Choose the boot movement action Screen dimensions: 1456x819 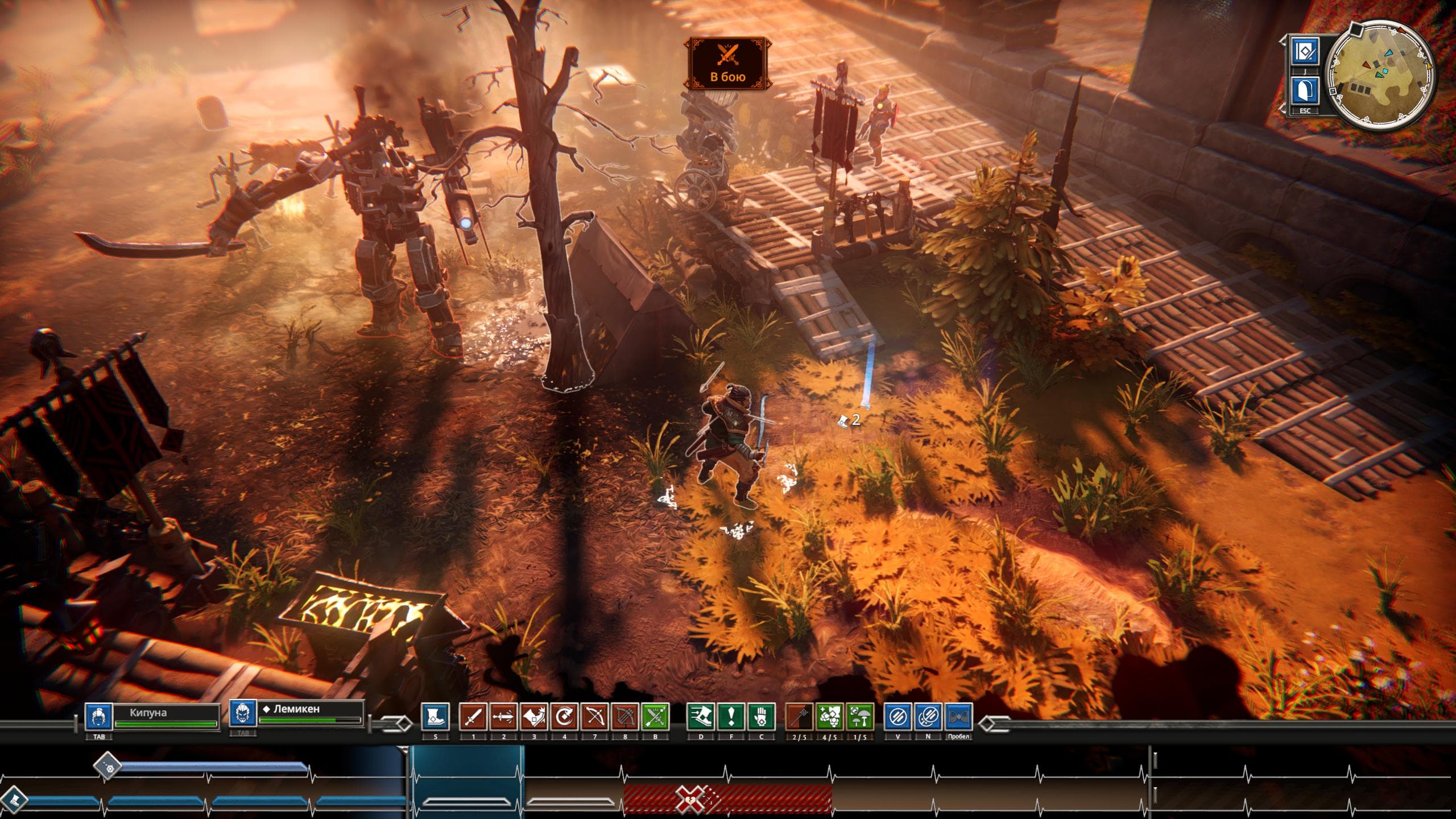click(x=436, y=717)
